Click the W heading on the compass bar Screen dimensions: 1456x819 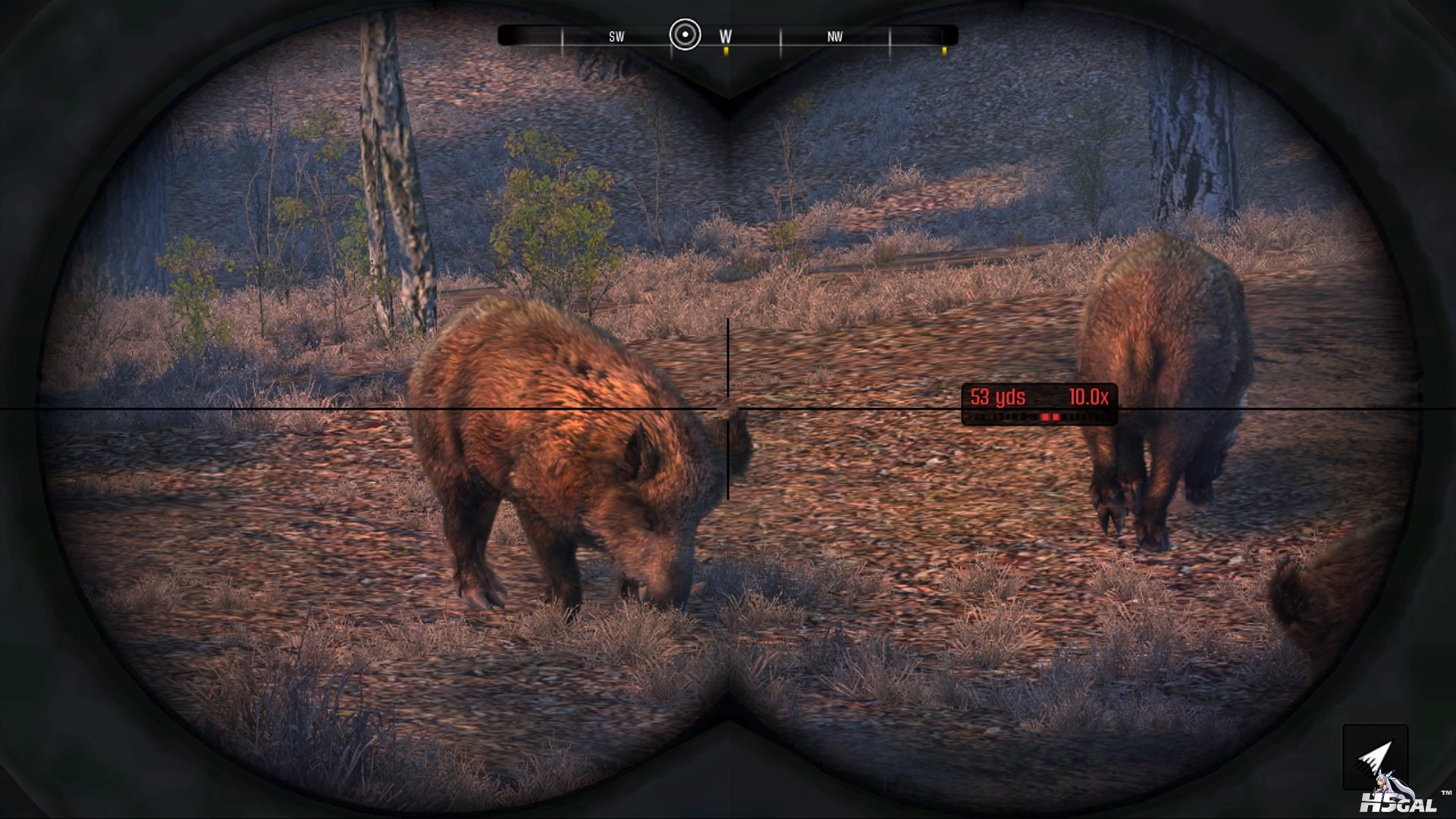(x=726, y=36)
